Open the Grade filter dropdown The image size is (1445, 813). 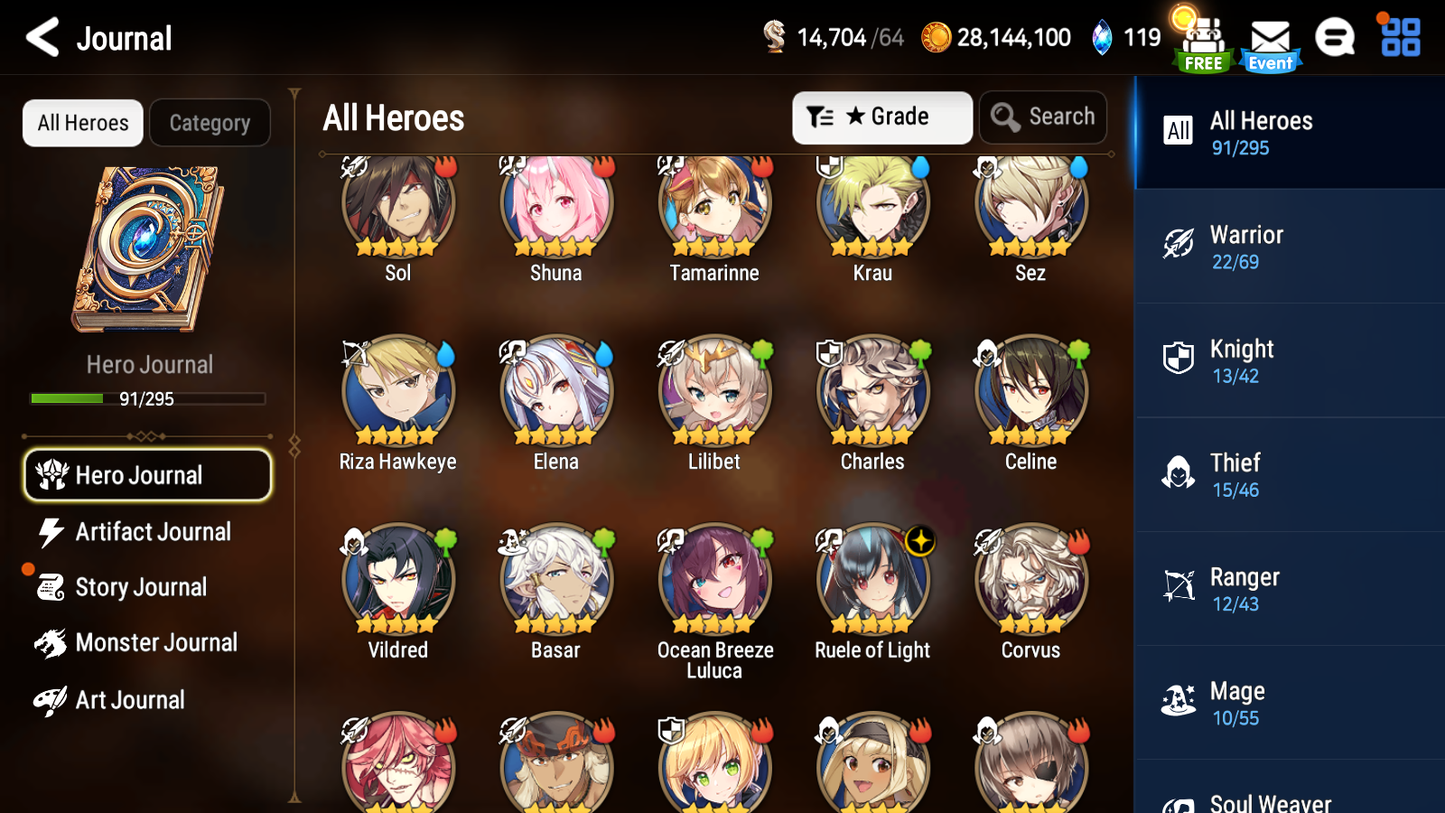(x=882, y=117)
